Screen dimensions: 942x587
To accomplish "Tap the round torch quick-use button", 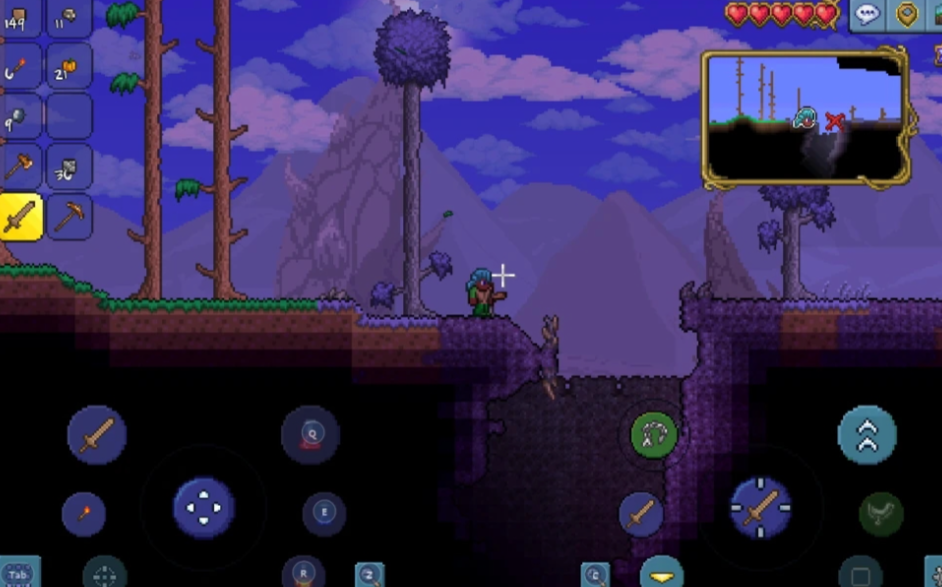I will point(84,514).
